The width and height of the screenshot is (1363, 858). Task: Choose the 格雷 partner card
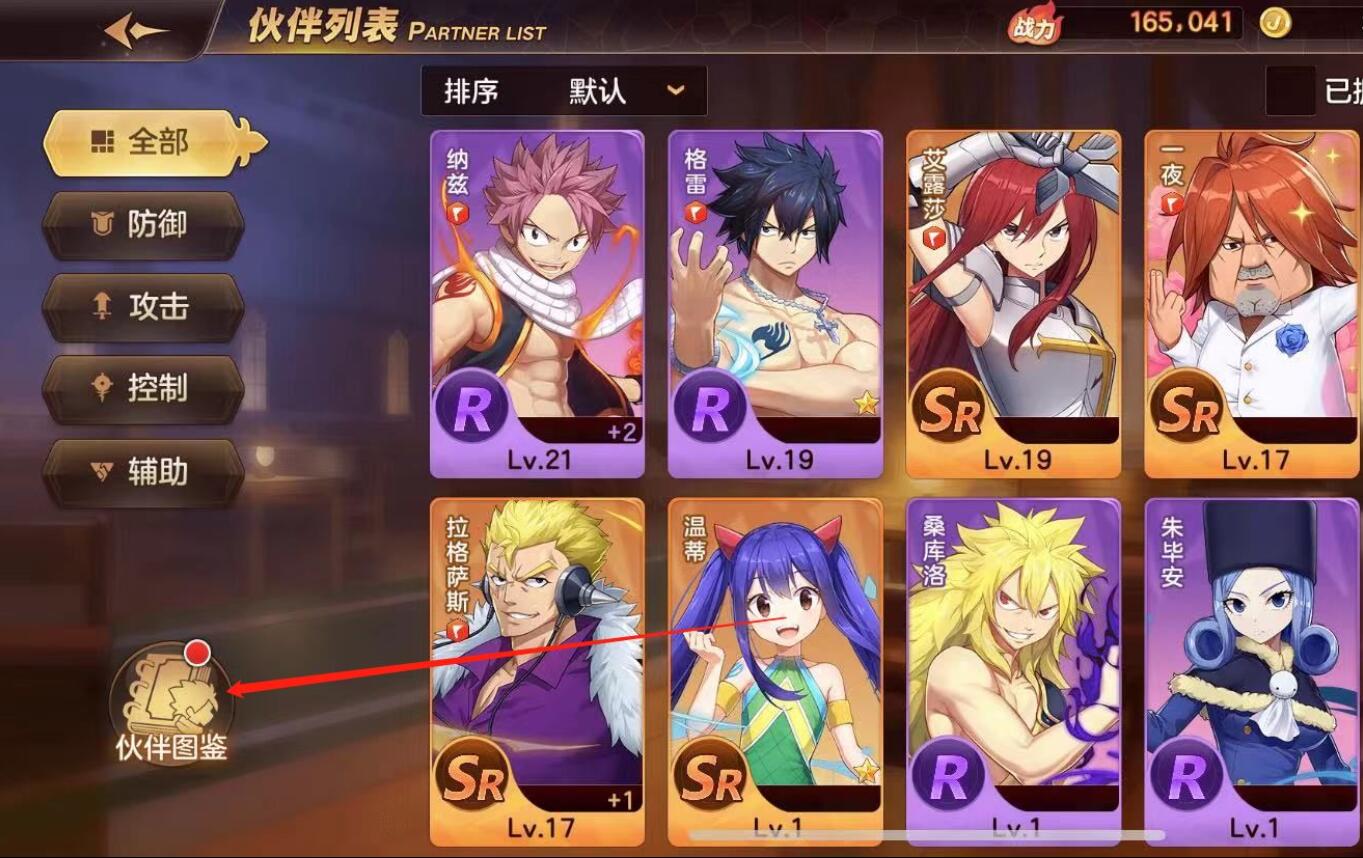click(x=775, y=304)
